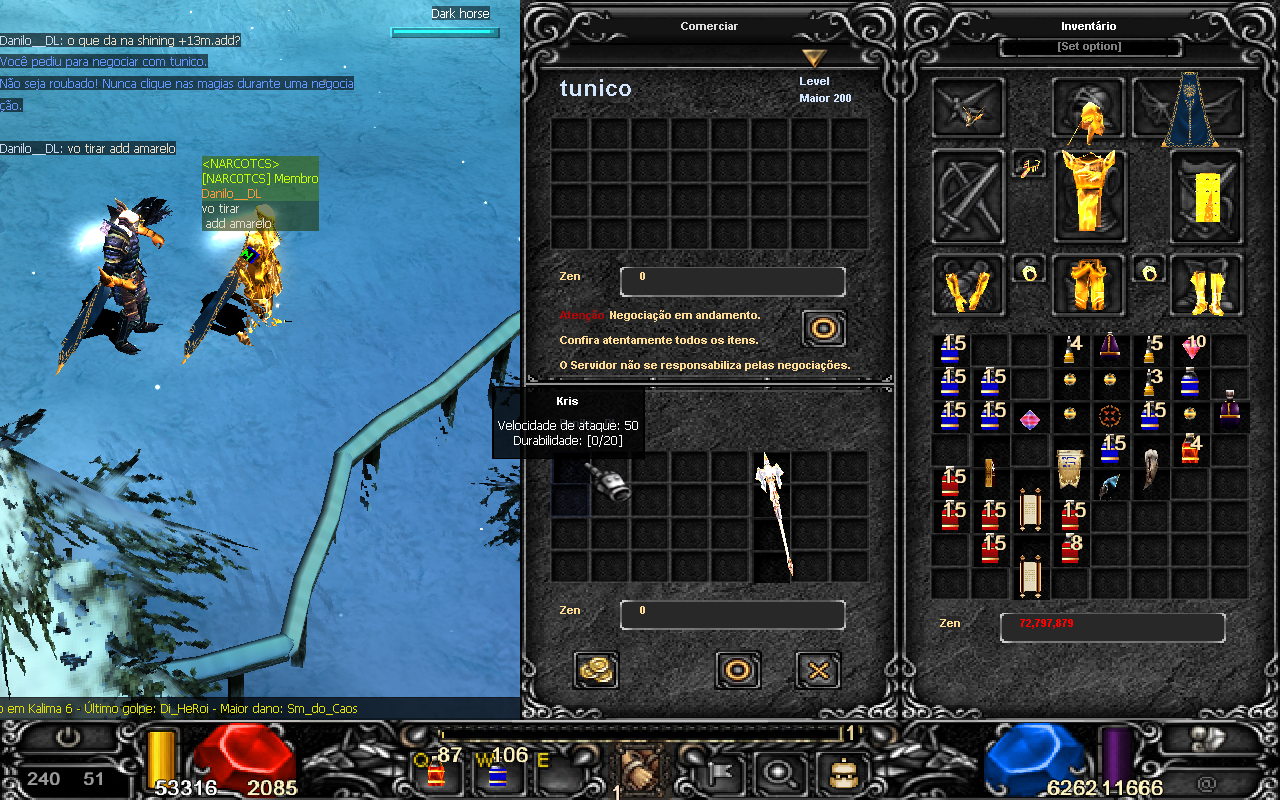Screen dimensions: 1280x800
Task: Open the Set option panel
Action: [x=1089, y=47]
